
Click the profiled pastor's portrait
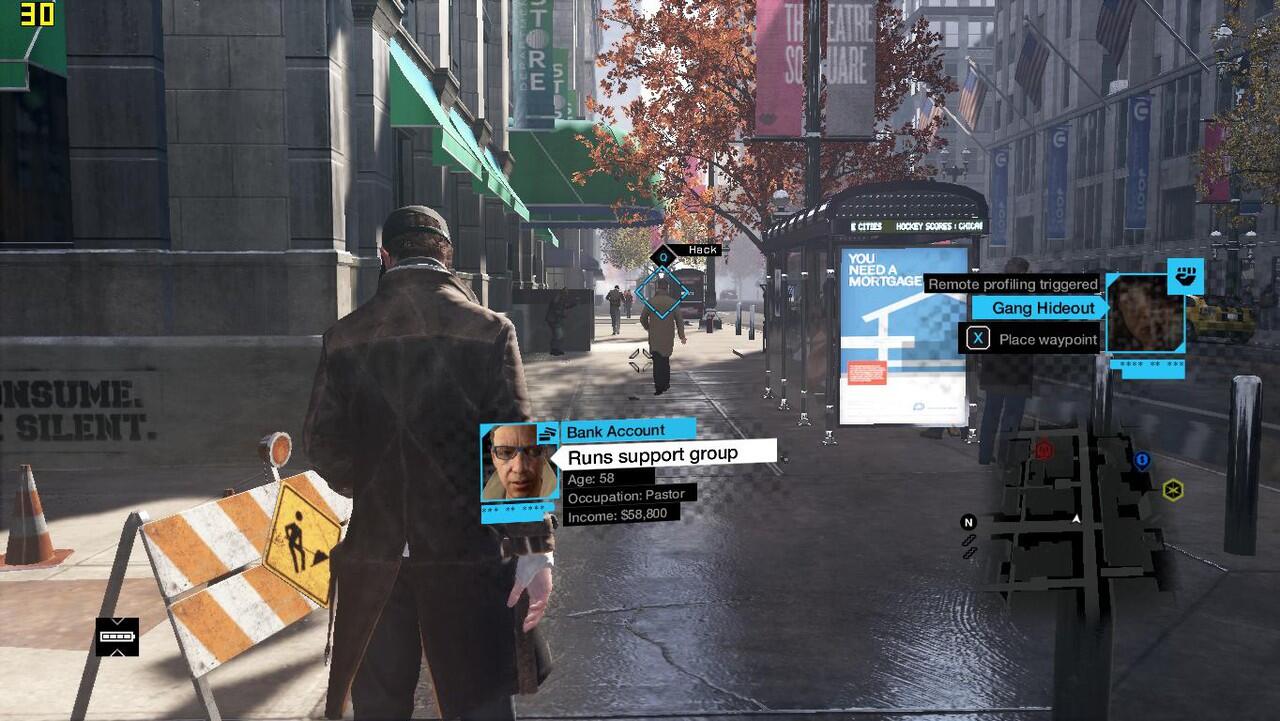[518, 463]
